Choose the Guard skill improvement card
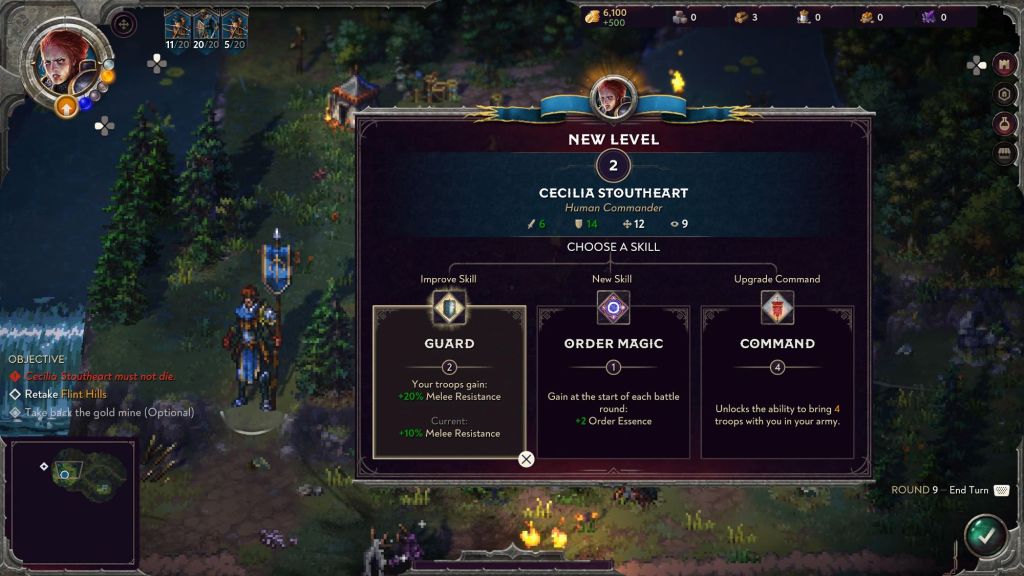The width and height of the screenshot is (1024, 576). (x=449, y=382)
